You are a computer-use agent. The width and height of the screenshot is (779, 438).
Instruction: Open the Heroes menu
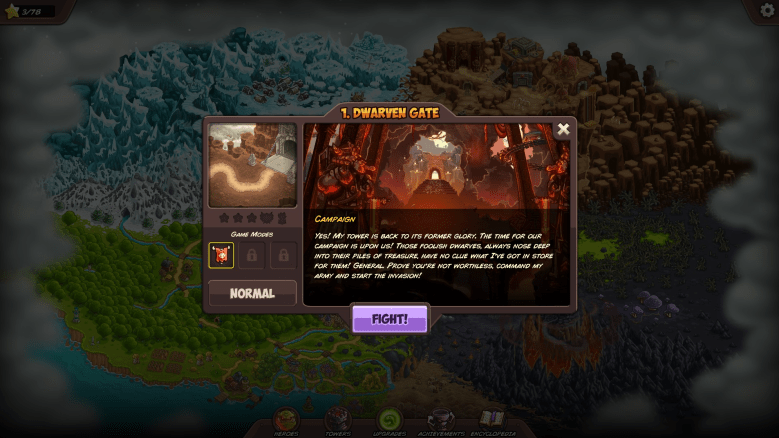tap(286, 422)
